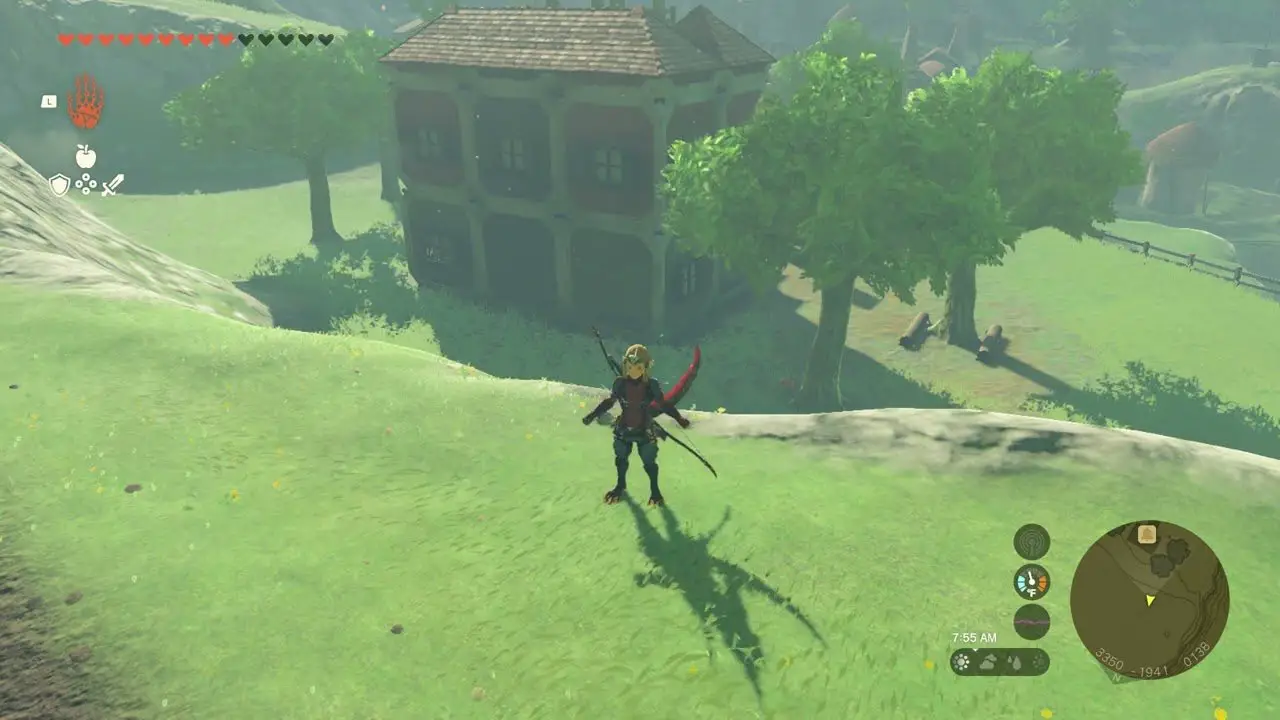Screen dimensions: 1280x720
Task: Select the rain drops forecast icon
Action: tap(1013, 662)
